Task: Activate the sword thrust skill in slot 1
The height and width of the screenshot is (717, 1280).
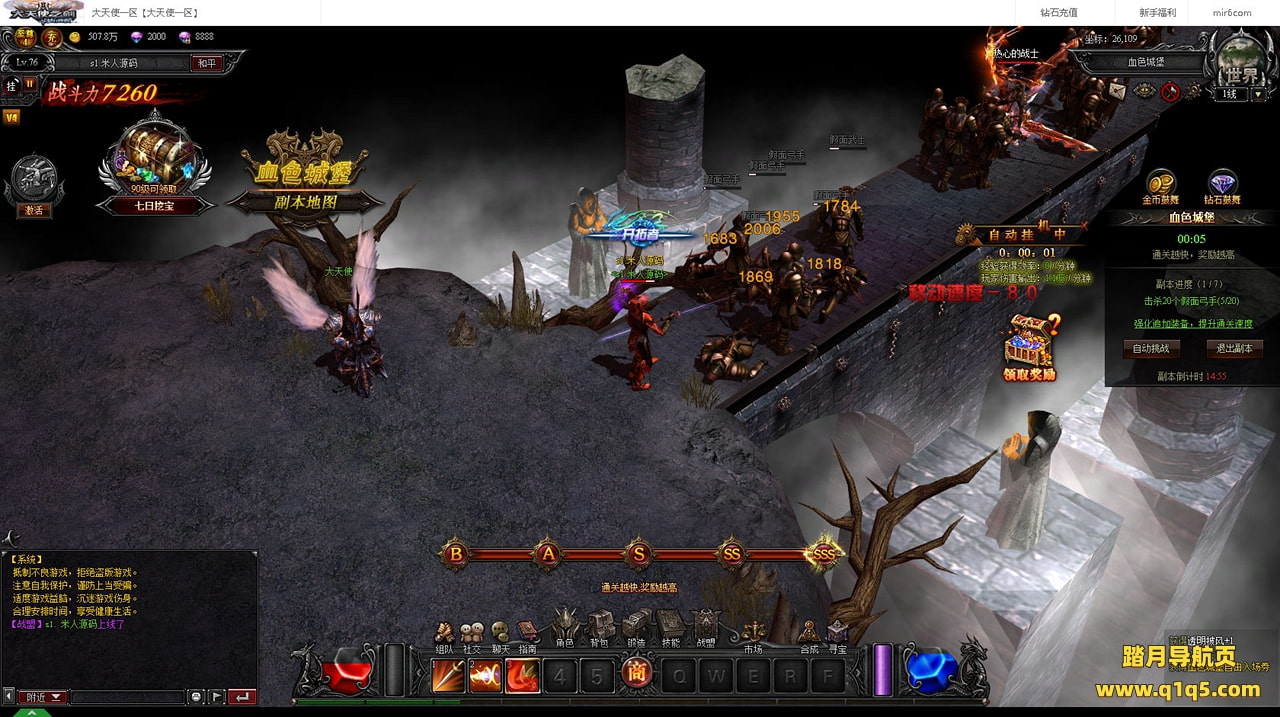Action: tap(449, 676)
